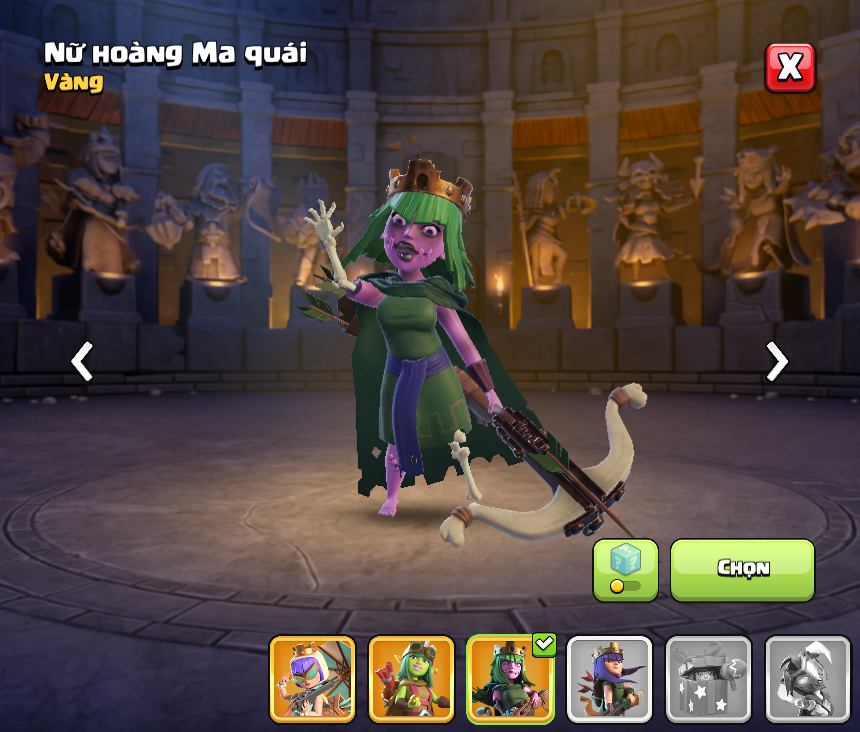
Task: Choose the greyed-out armored queen skin thumbnail
Action: click(x=807, y=679)
